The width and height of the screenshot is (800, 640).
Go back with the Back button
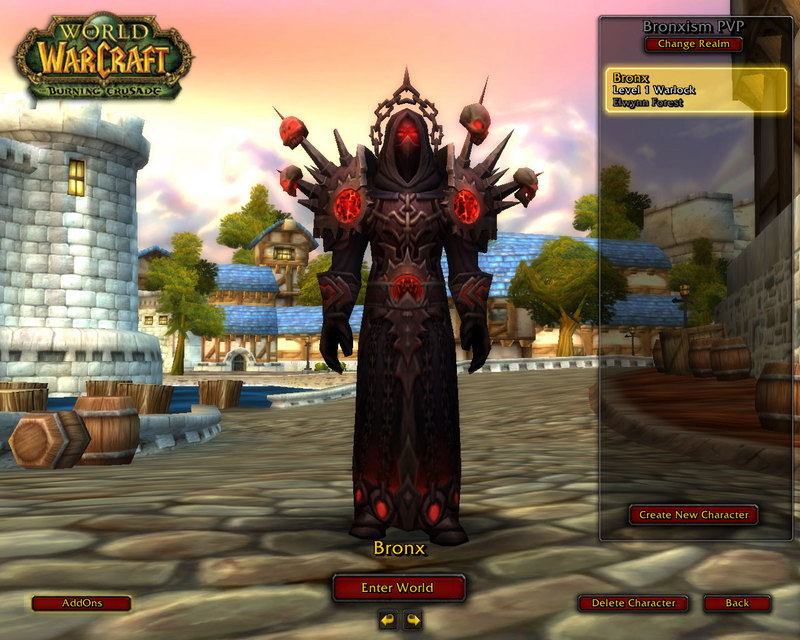pos(737,603)
